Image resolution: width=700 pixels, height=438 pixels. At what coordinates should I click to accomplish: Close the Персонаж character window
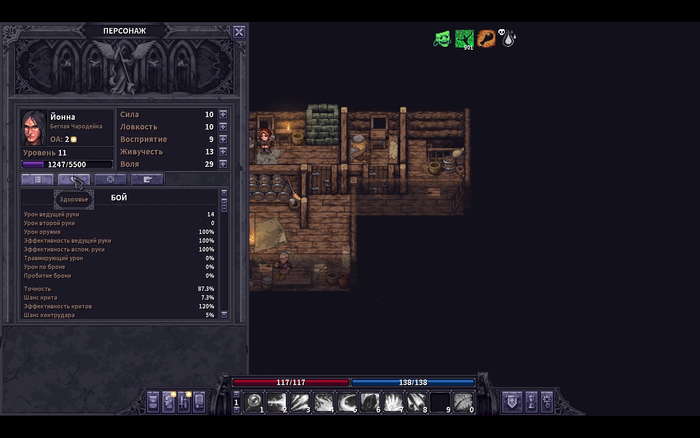[239, 31]
